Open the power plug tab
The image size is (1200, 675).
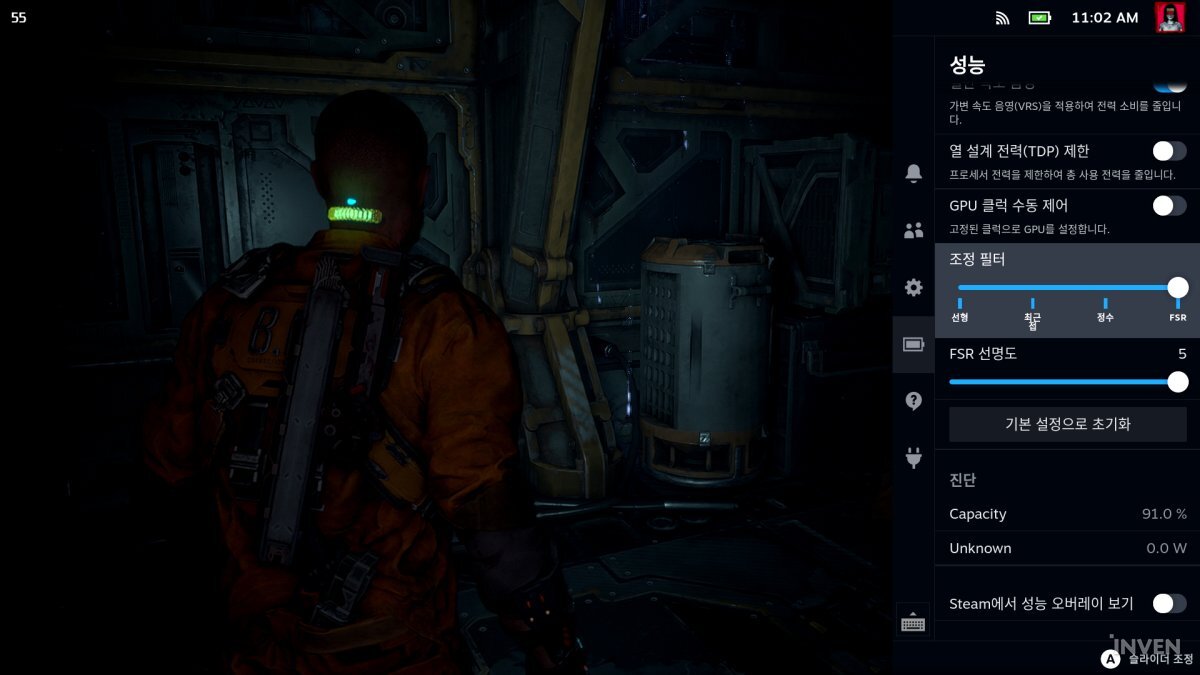pyautogui.click(x=913, y=458)
